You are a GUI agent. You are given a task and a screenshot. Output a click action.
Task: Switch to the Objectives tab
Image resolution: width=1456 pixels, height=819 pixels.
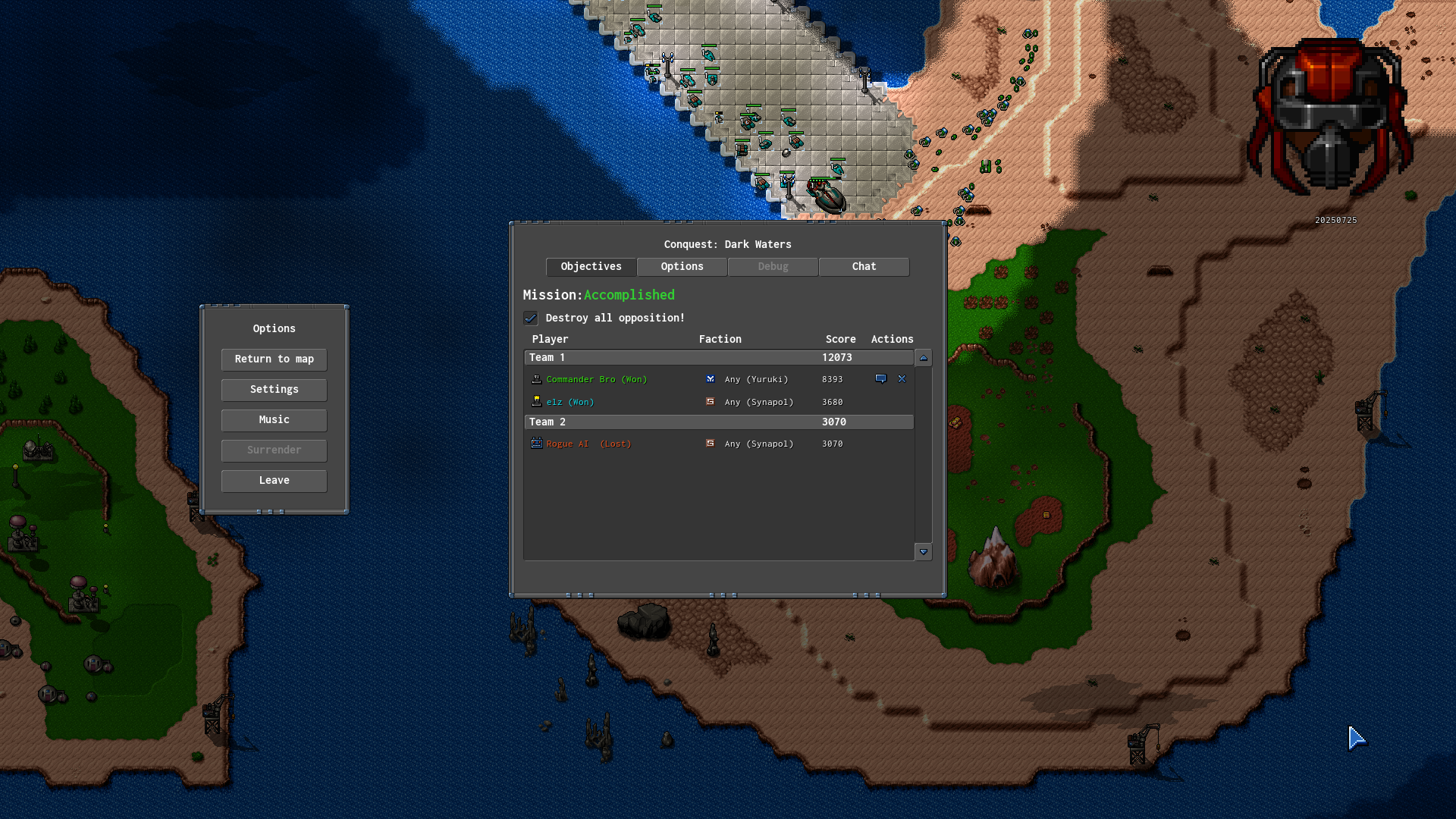591,267
